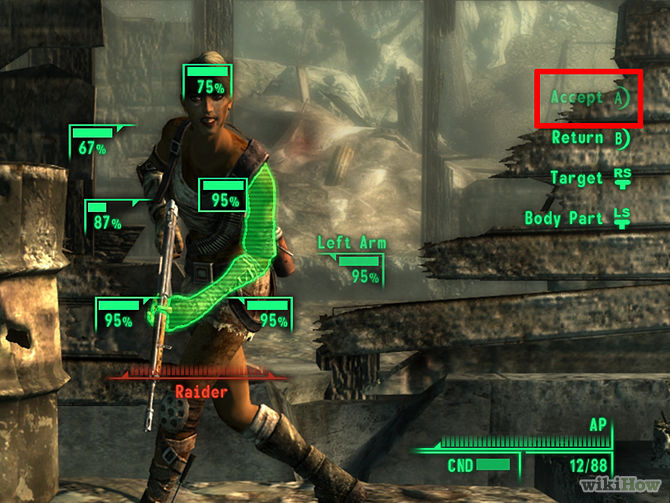This screenshot has height=503, width=670.
Task: Select the highlighted Left Arm 95% box
Action: [x=222, y=195]
